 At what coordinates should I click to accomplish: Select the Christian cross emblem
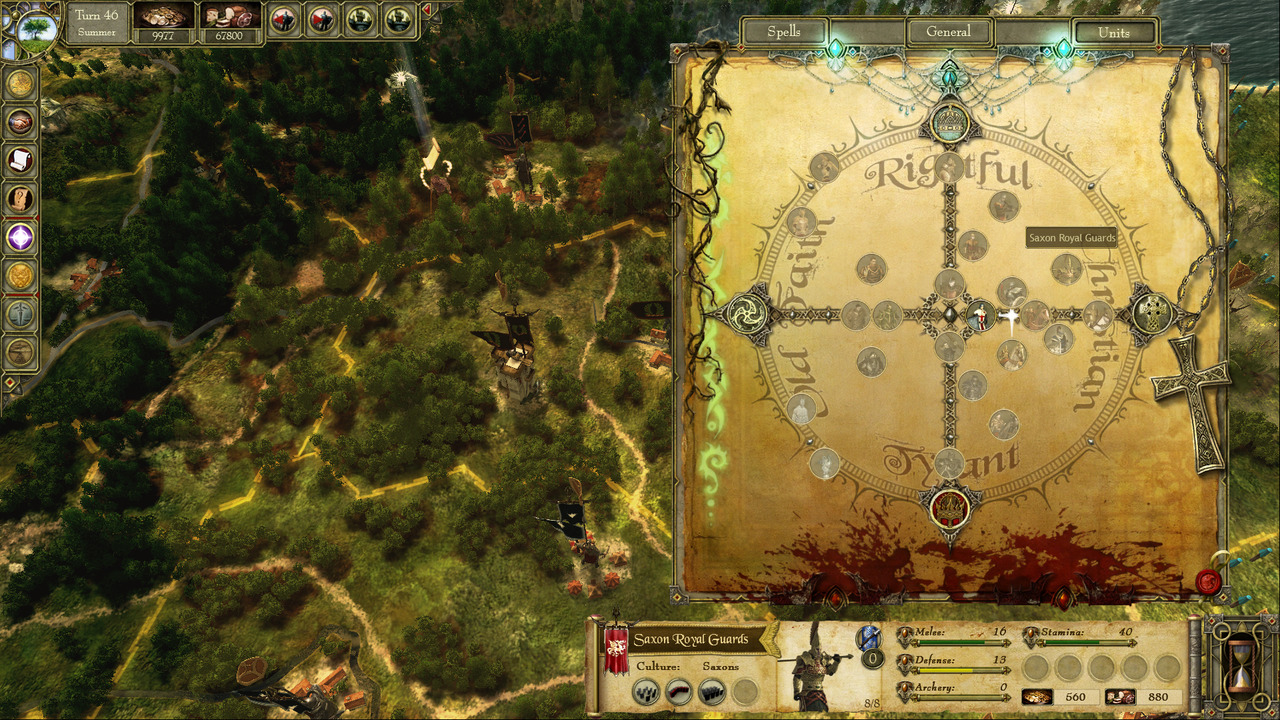coord(1152,314)
